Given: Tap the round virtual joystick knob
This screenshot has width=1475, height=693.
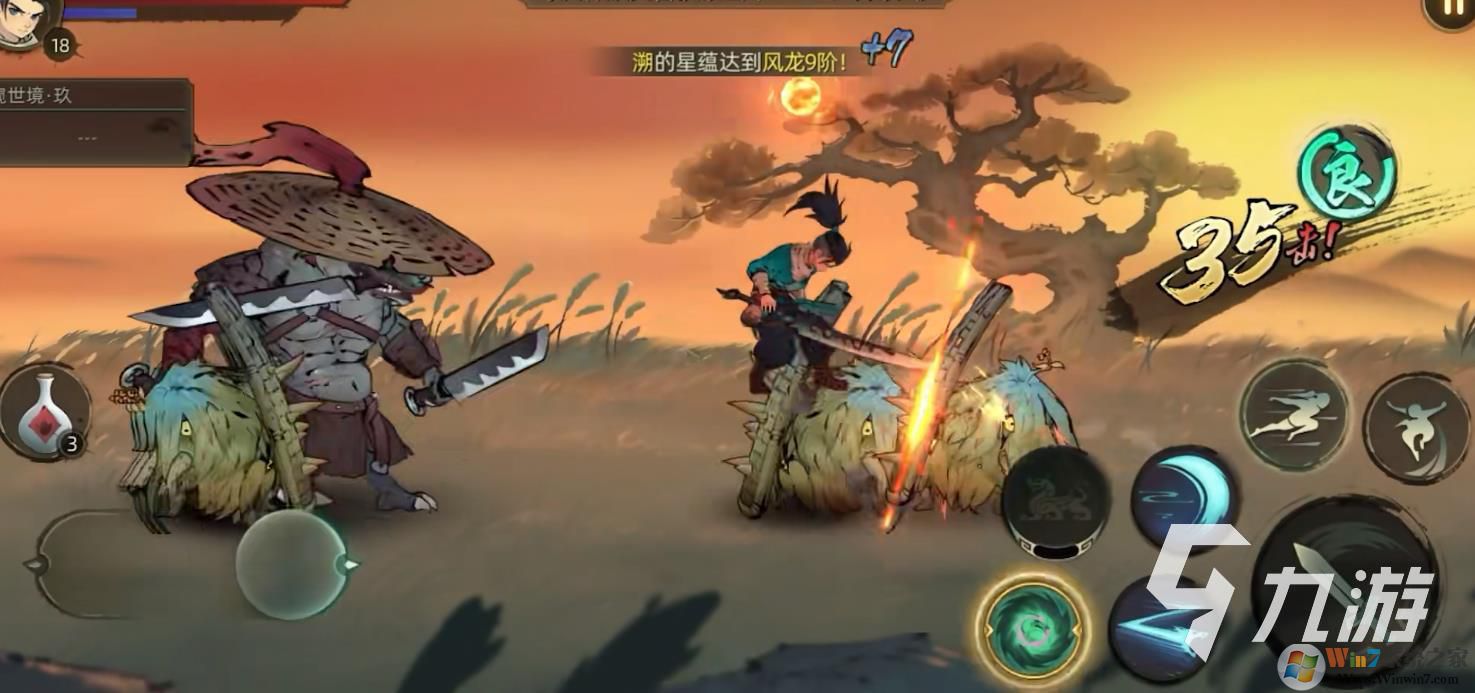Looking at the screenshot, I should coord(291,564).
